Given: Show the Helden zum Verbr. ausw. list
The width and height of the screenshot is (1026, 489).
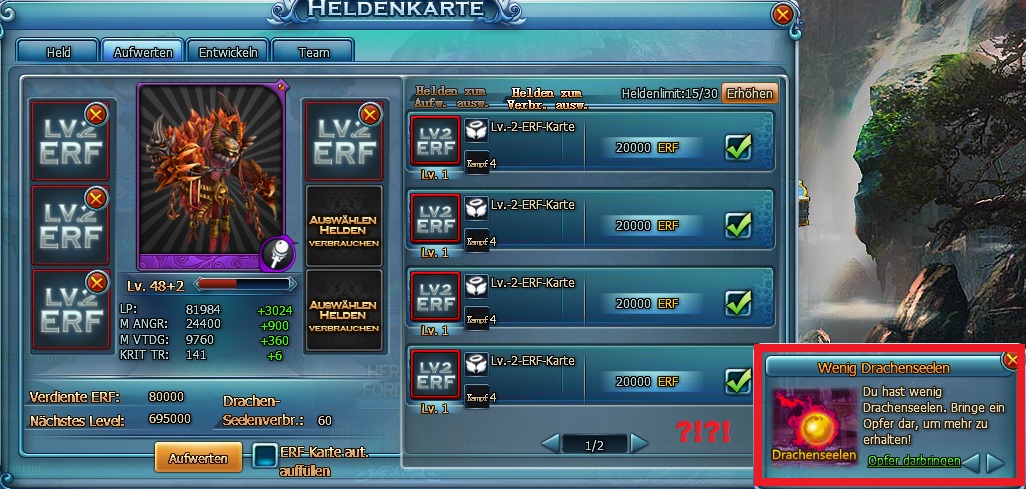Looking at the screenshot, I should pyautogui.click(x=549, y=97).
